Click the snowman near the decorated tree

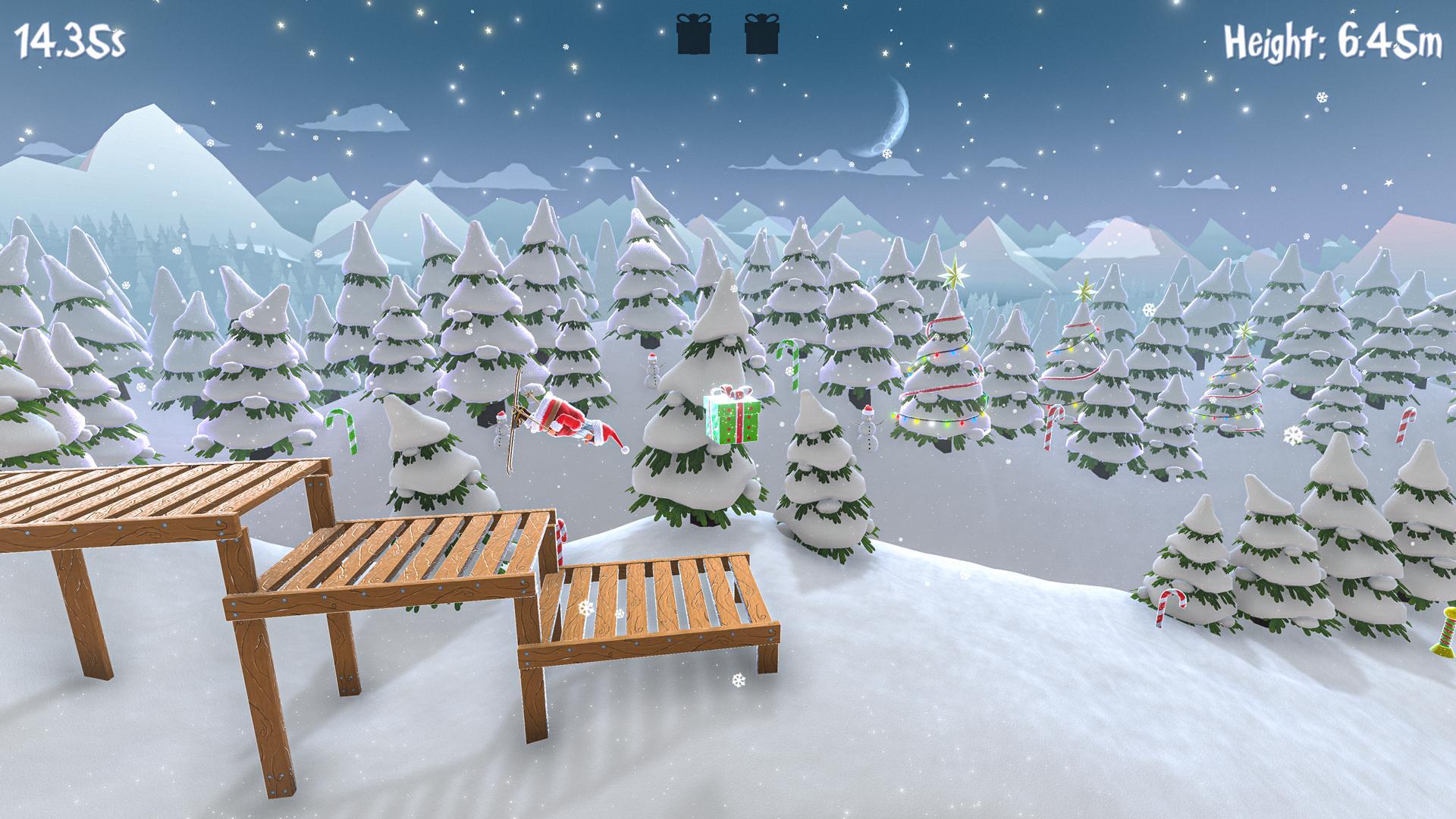[869, 426]
